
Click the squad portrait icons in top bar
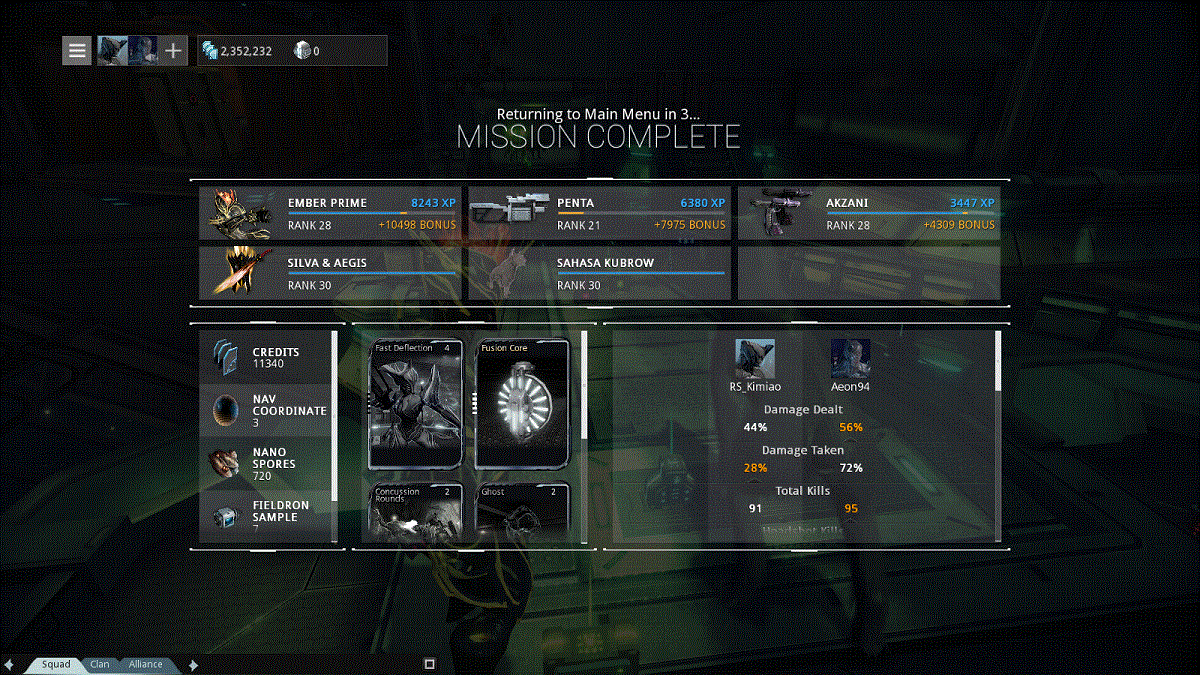(x=127, y=50)
